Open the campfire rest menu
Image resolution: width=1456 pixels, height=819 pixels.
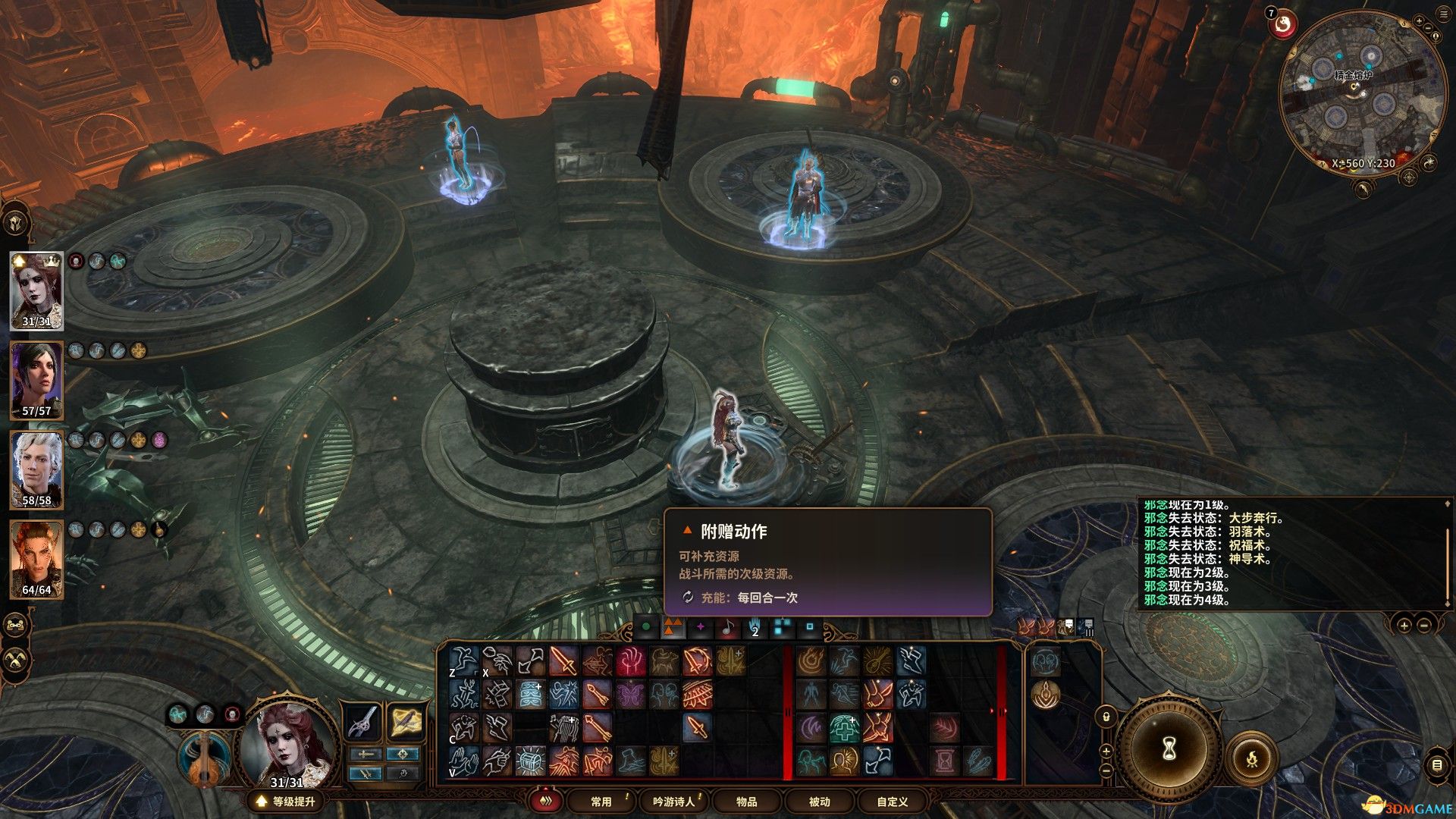point(1251,758)
